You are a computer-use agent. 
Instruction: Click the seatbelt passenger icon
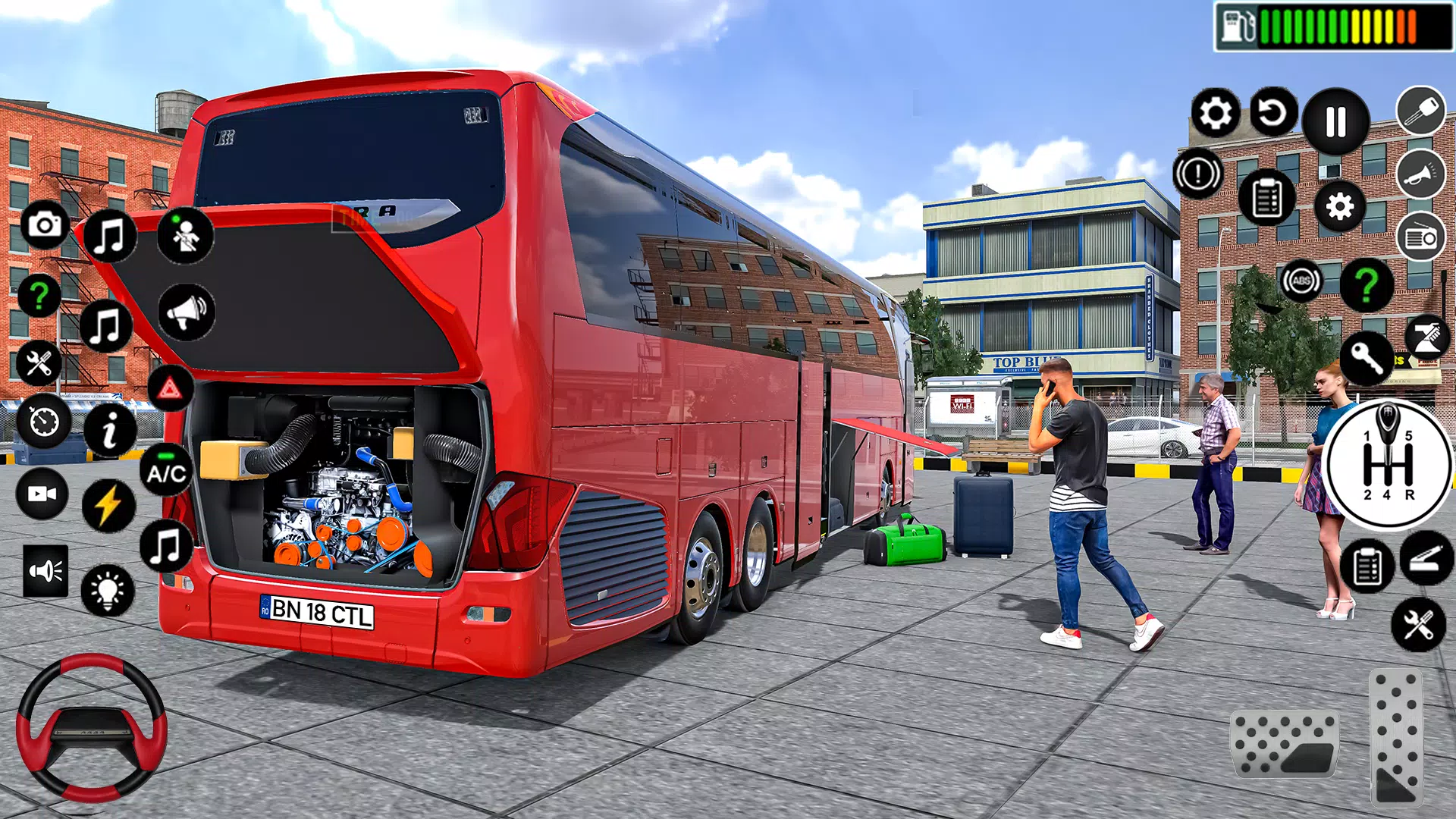(x=185, y=235)
